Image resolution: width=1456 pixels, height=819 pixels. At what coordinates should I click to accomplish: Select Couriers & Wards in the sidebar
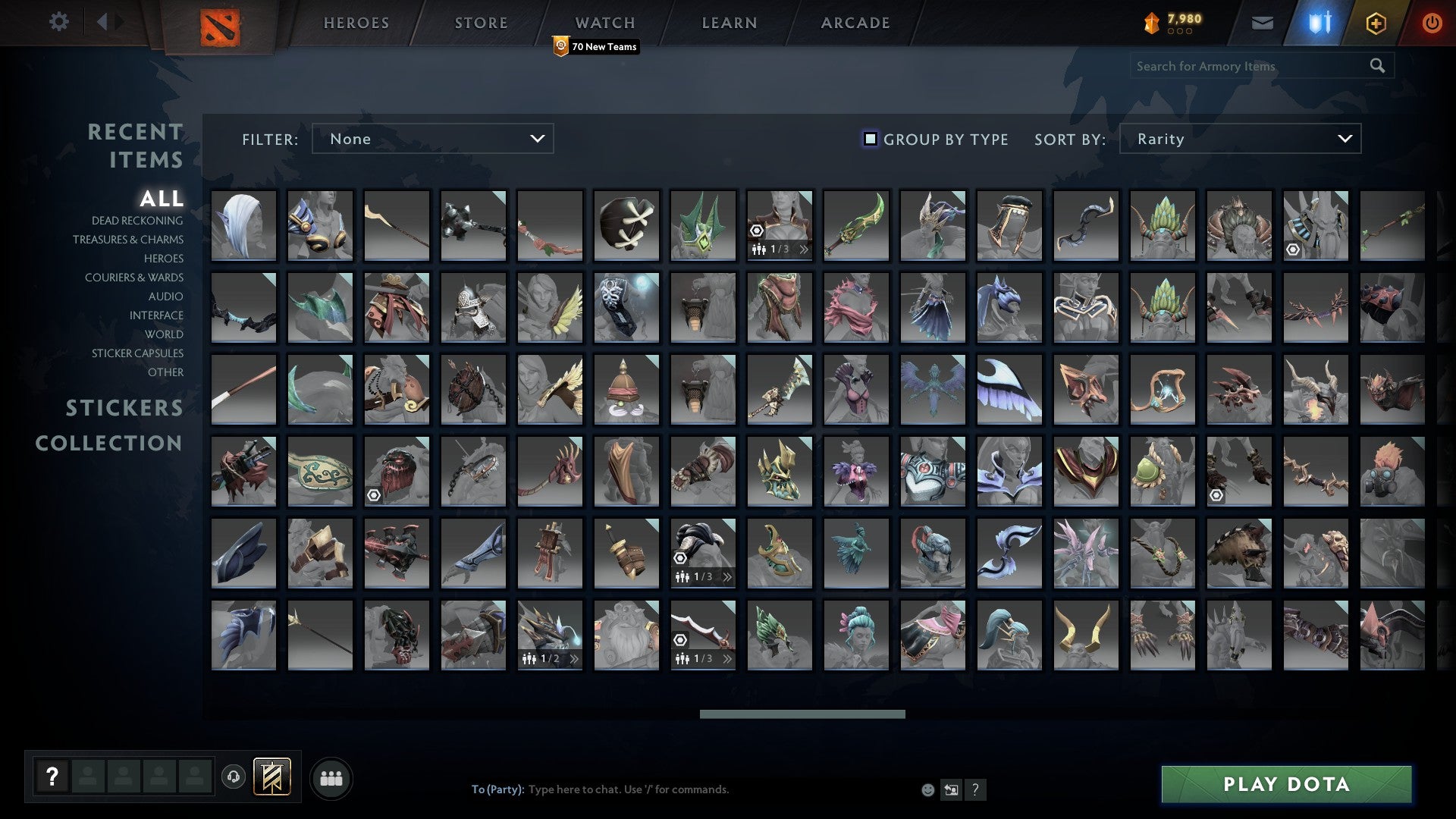point(133,278)
